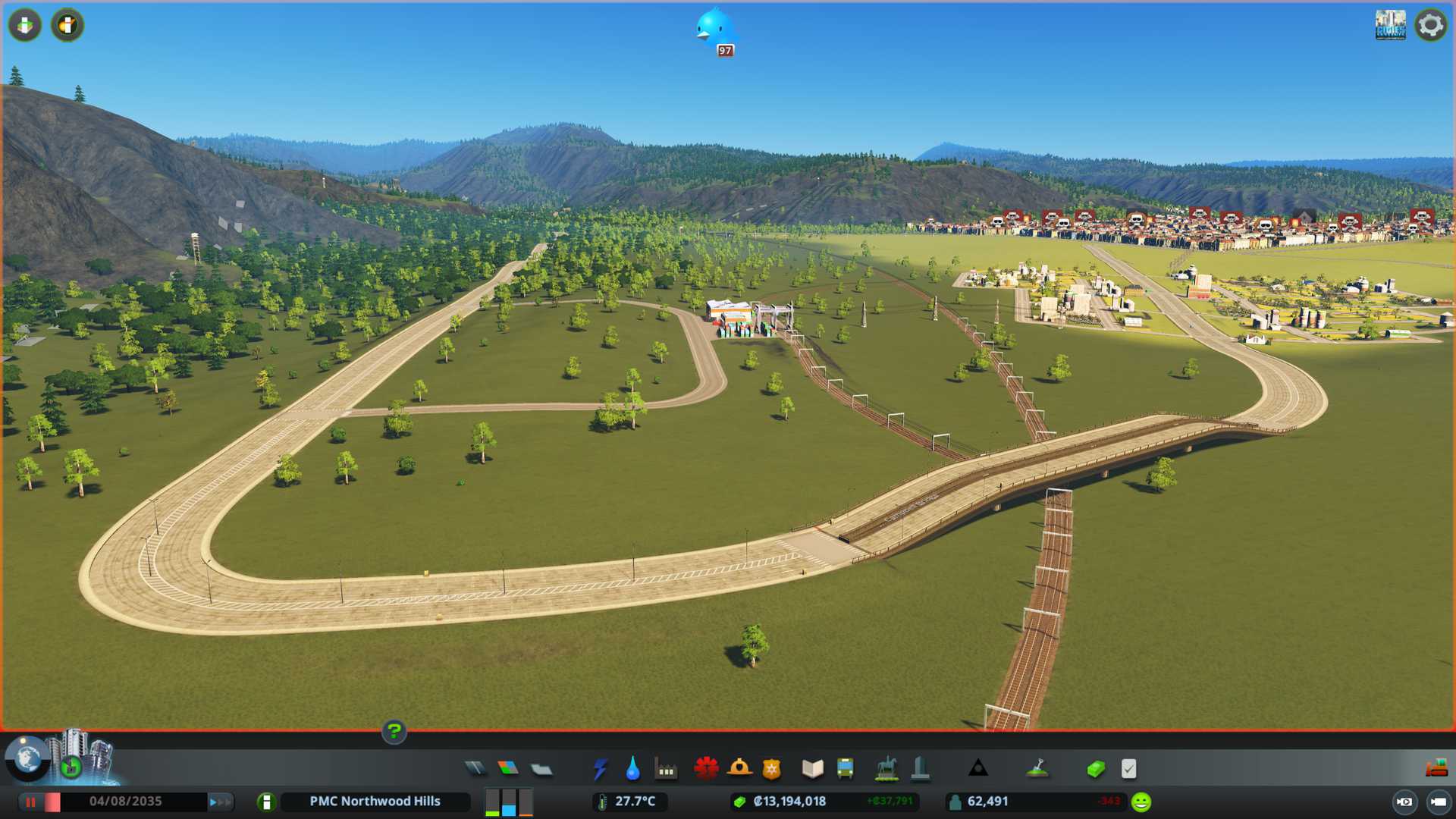Change game speed with the arrows
1456x819 pixels.
coord(220,802)
